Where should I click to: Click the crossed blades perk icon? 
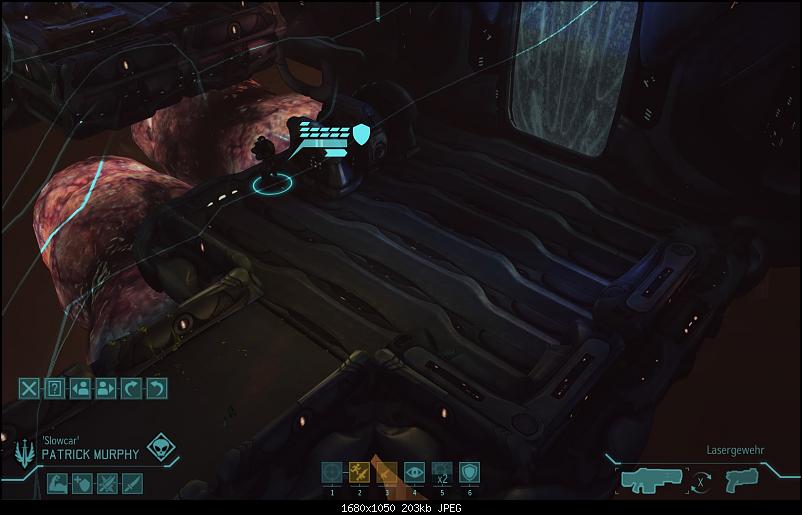[107, 484]
